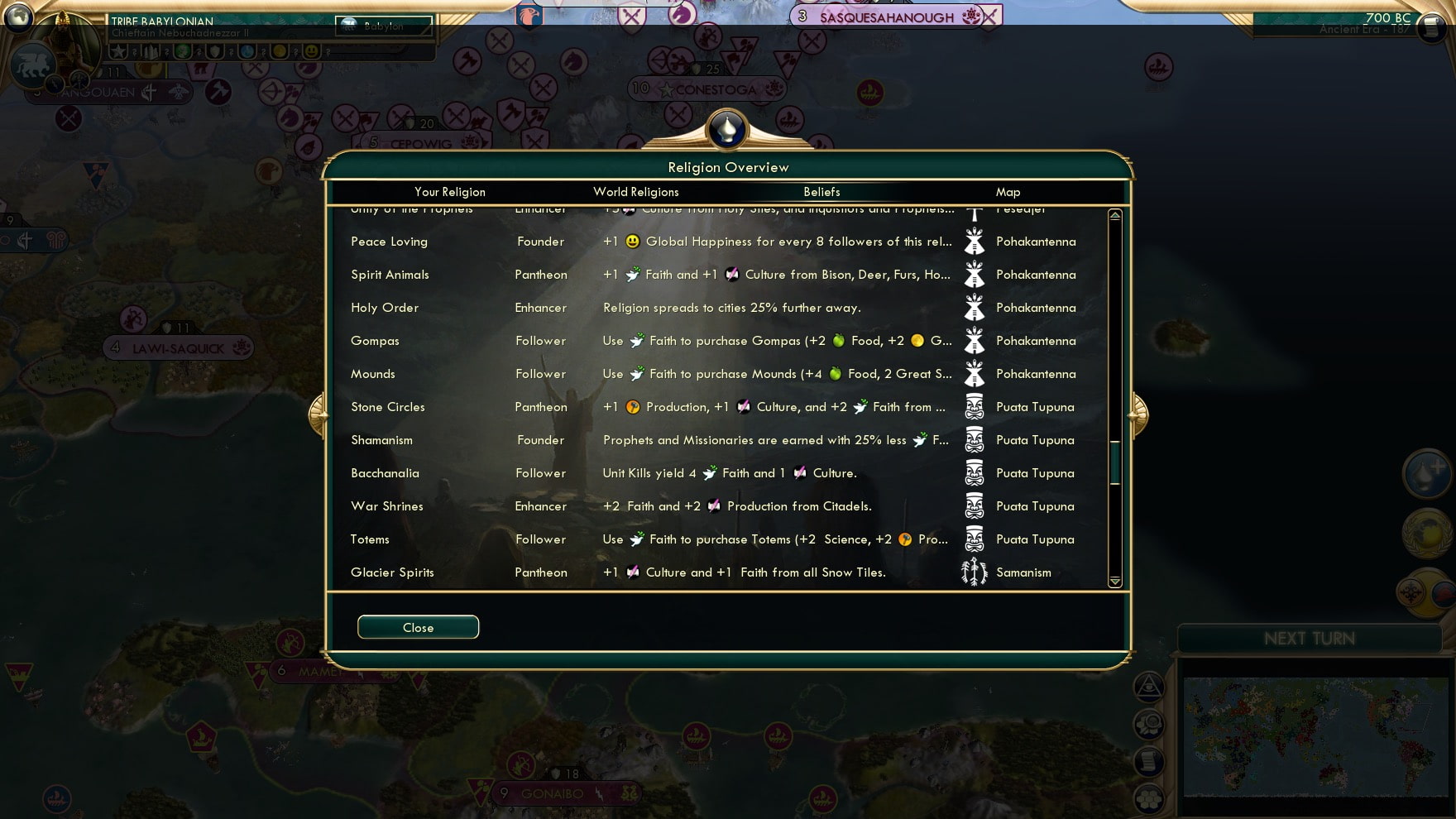
Task: Open the espionage eye icon beside minimap
Action: tap(1147, 687)
